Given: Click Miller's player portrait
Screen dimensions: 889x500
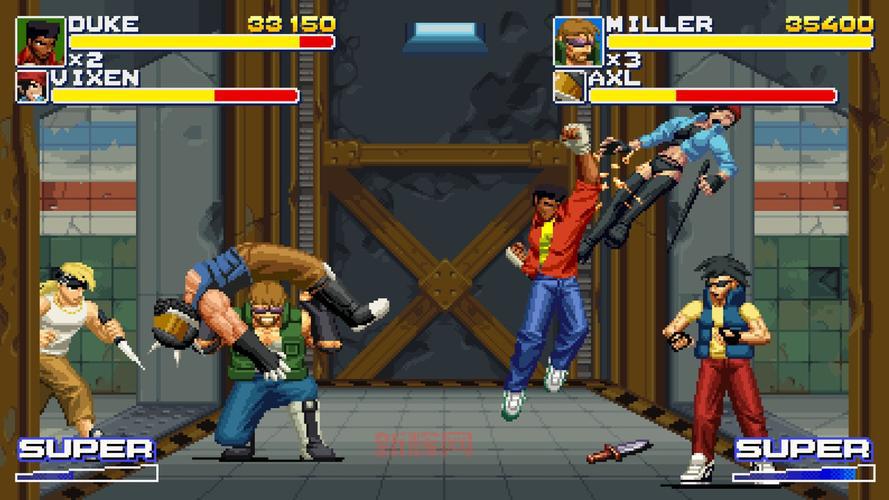Looking at the screenshot, I should [x=578, y=41].
